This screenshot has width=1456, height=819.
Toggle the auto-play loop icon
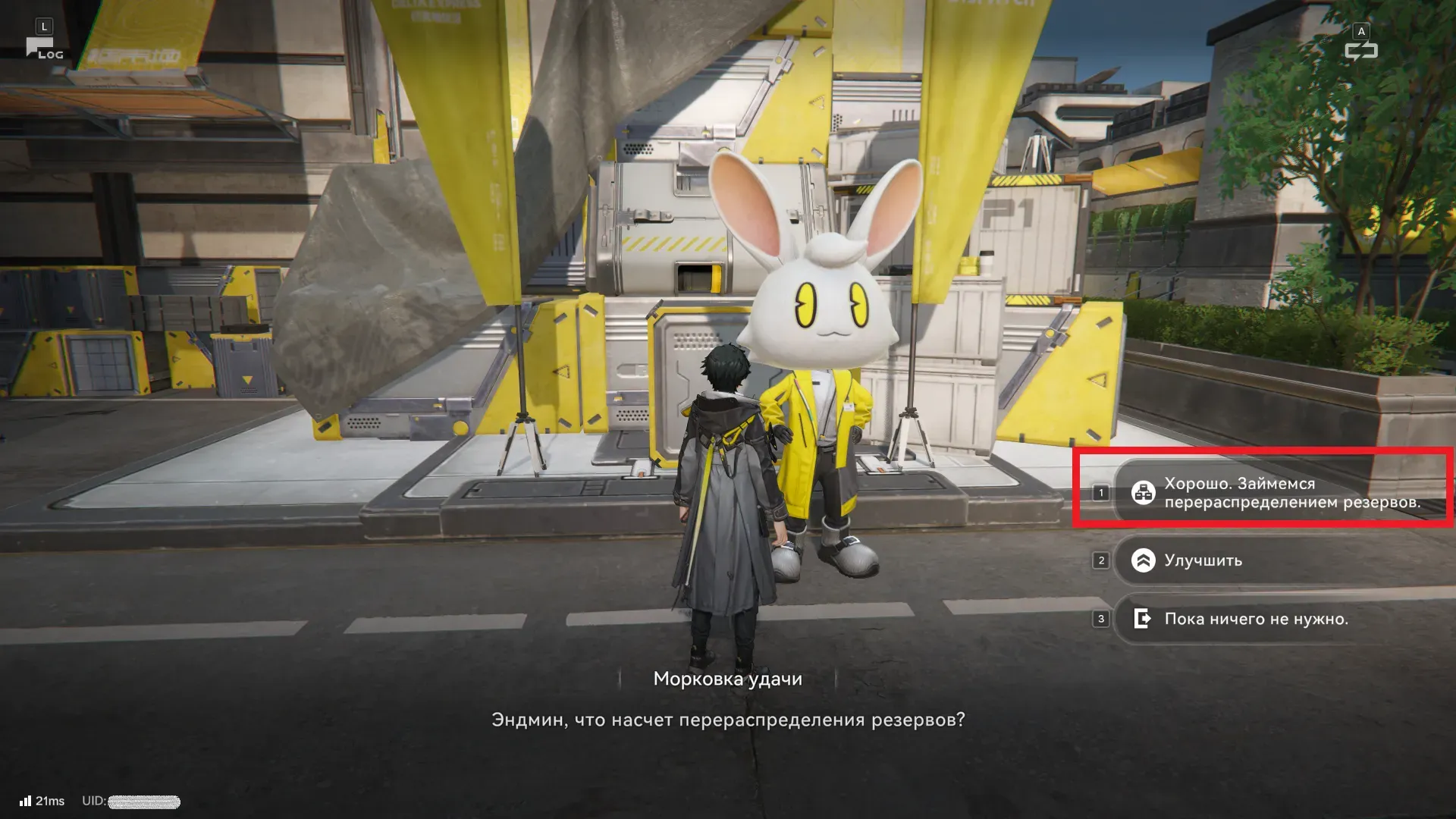pyautogui.click(x=1360, y=50)
